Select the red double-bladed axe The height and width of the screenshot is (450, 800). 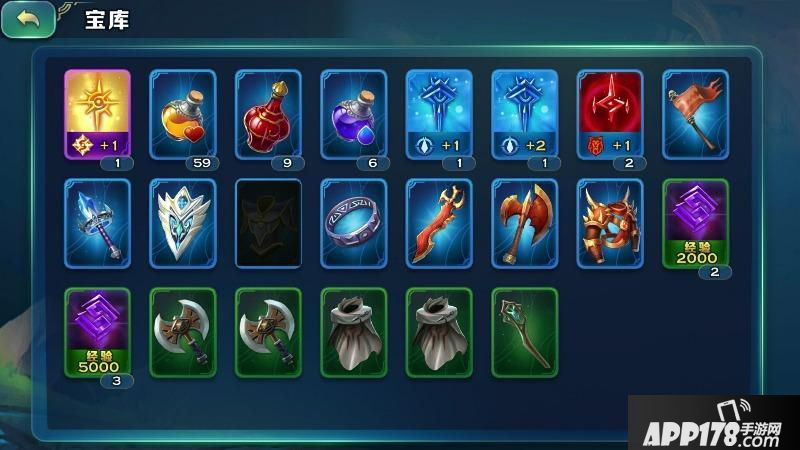coord(524,223)
